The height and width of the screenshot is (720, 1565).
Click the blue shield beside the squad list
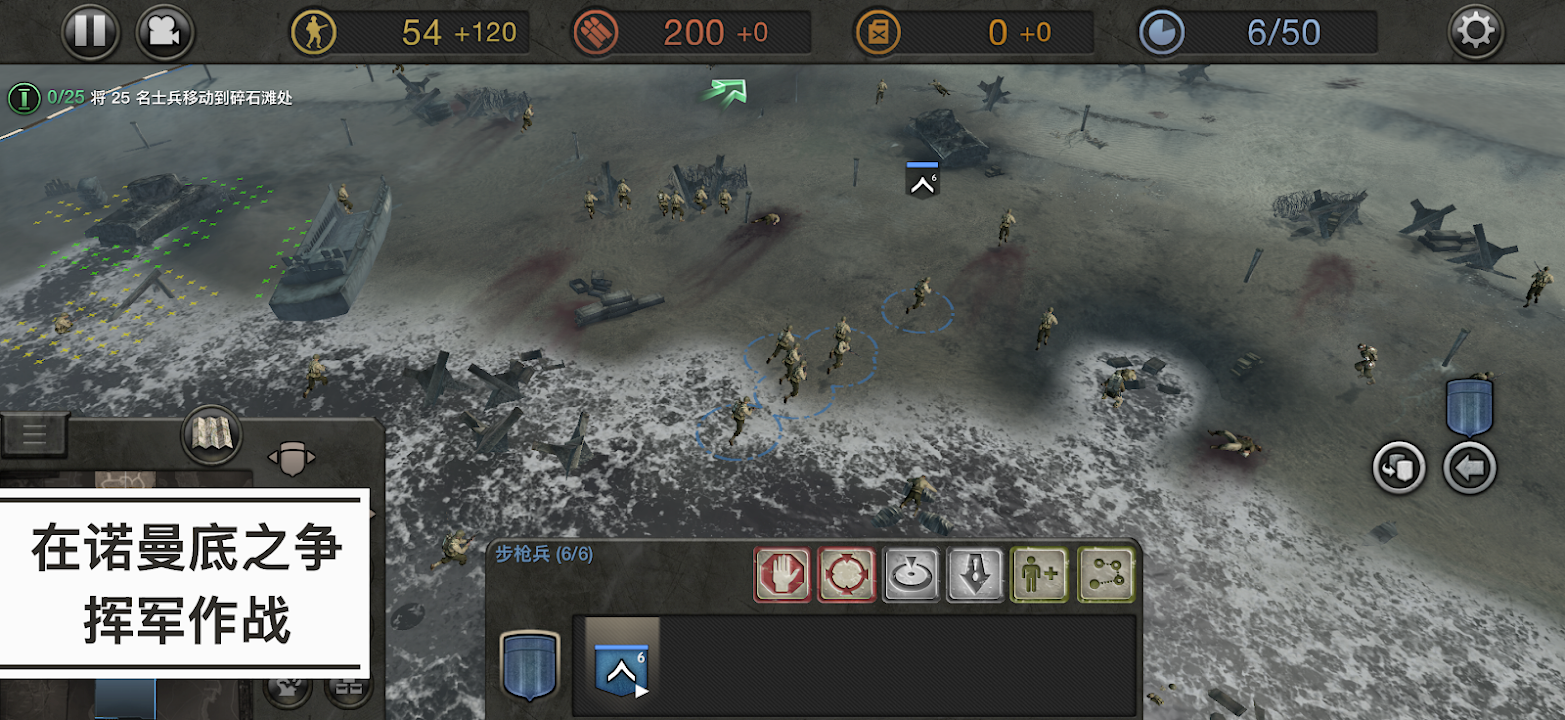[529, 665]
